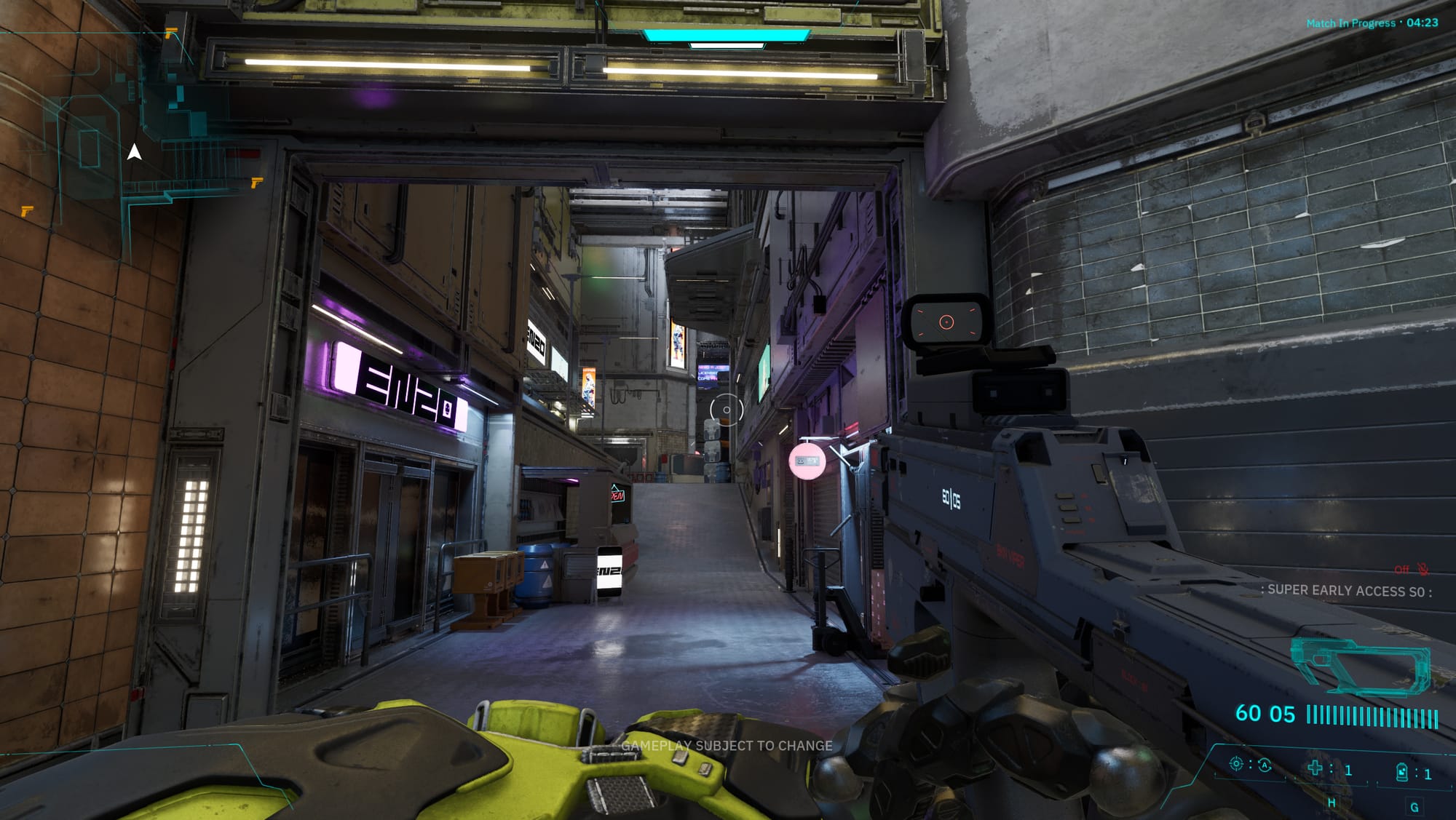Screen dimensions: 1456x820
Task: Use the health cross item icon
Action: (1315, 768)
